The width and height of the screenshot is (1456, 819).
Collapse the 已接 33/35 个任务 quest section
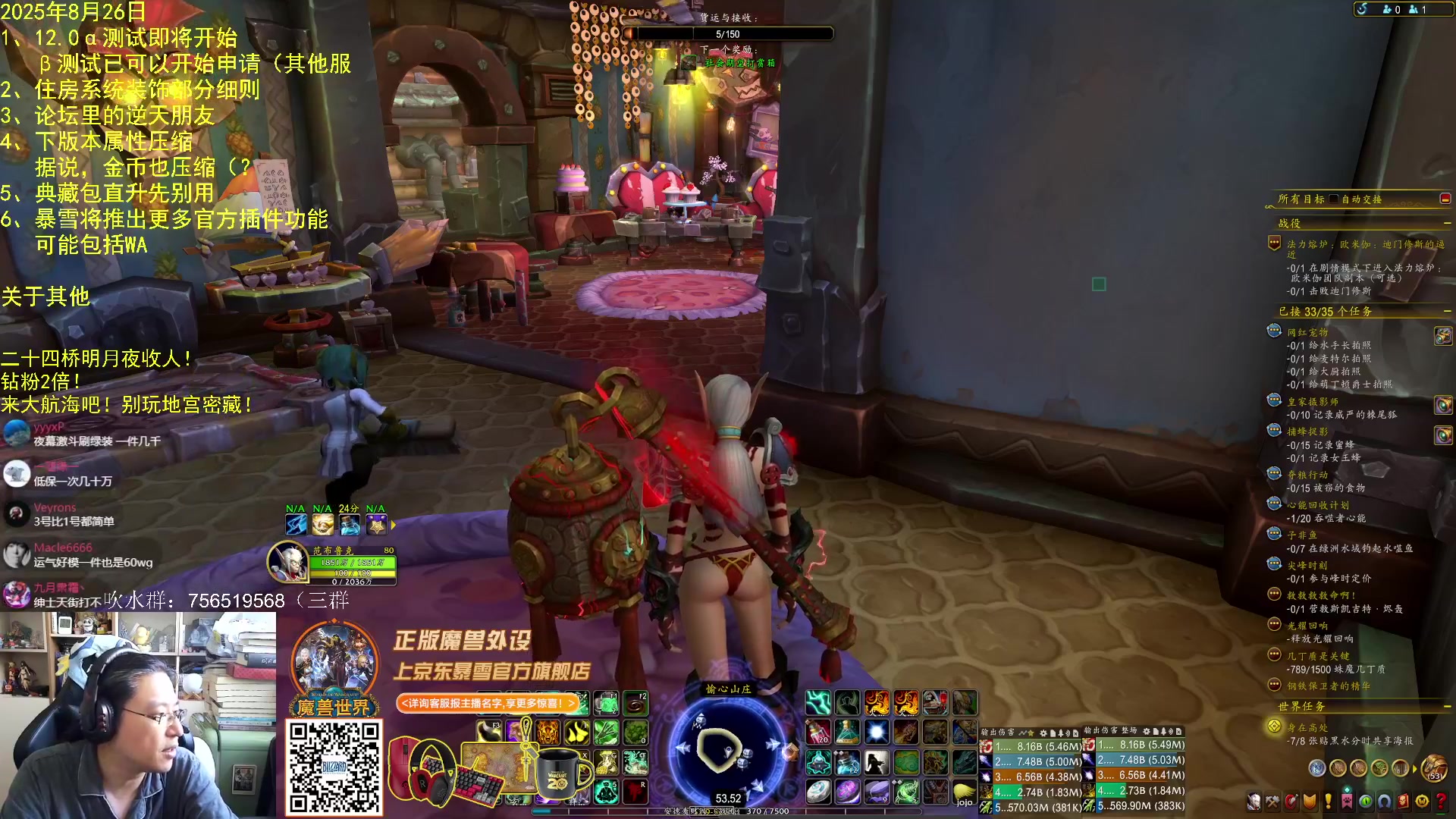click(x=1447, y=312)
